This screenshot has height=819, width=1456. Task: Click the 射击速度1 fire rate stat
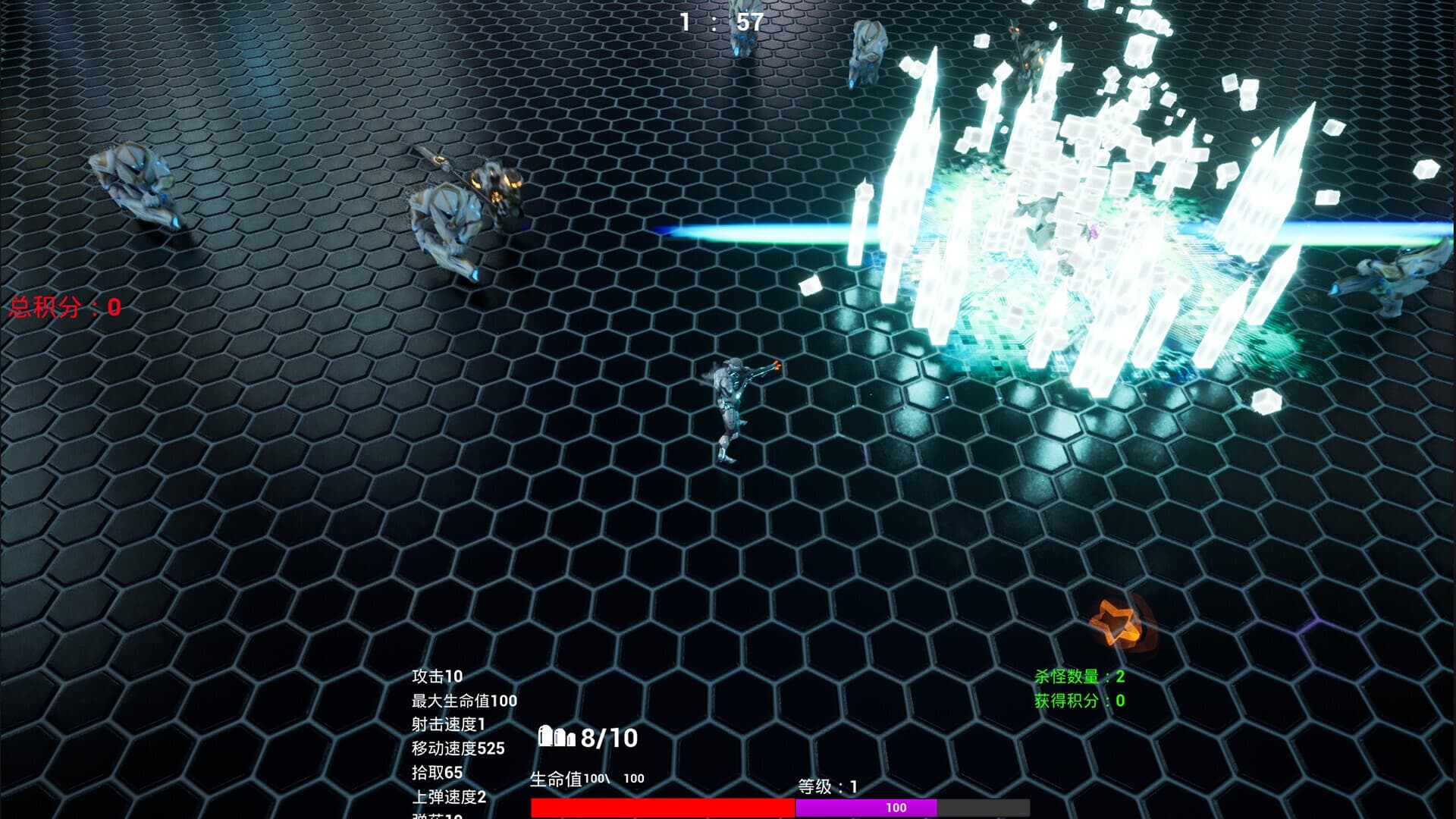click(447, 726)
